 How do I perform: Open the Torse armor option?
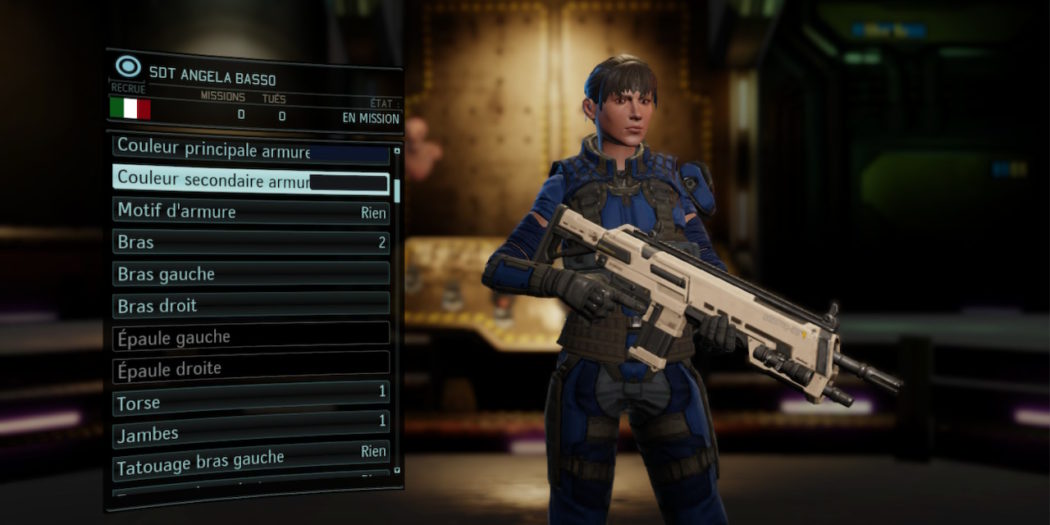point(250,400)
